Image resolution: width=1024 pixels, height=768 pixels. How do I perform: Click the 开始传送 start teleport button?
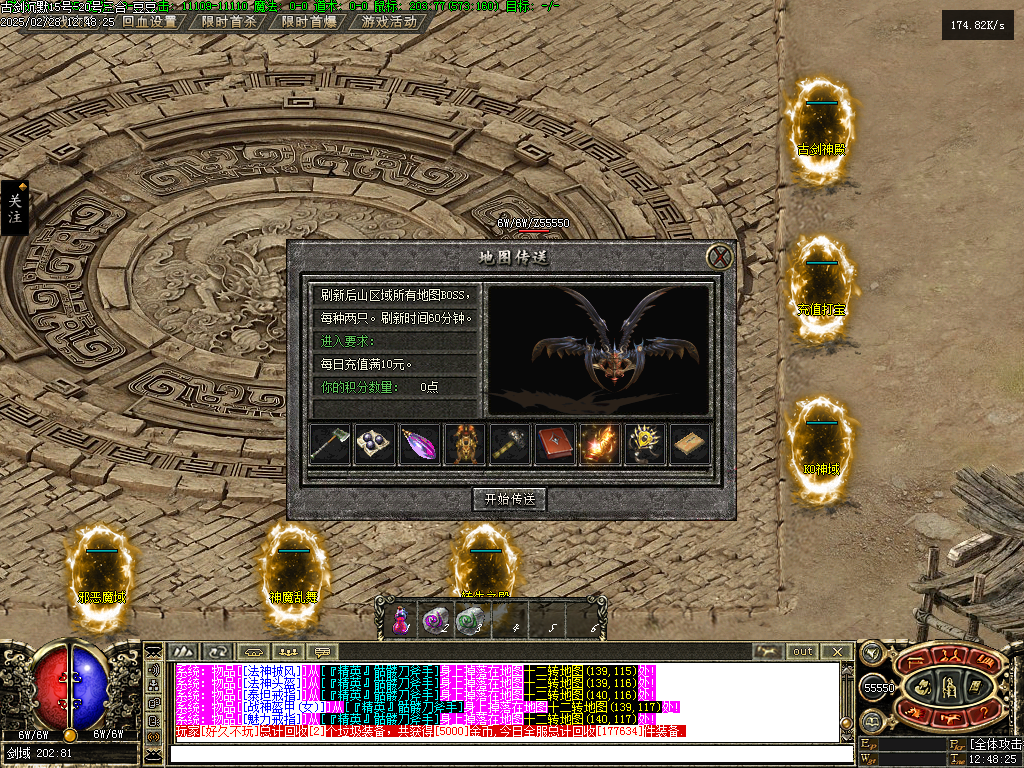(x=510, y=499)
